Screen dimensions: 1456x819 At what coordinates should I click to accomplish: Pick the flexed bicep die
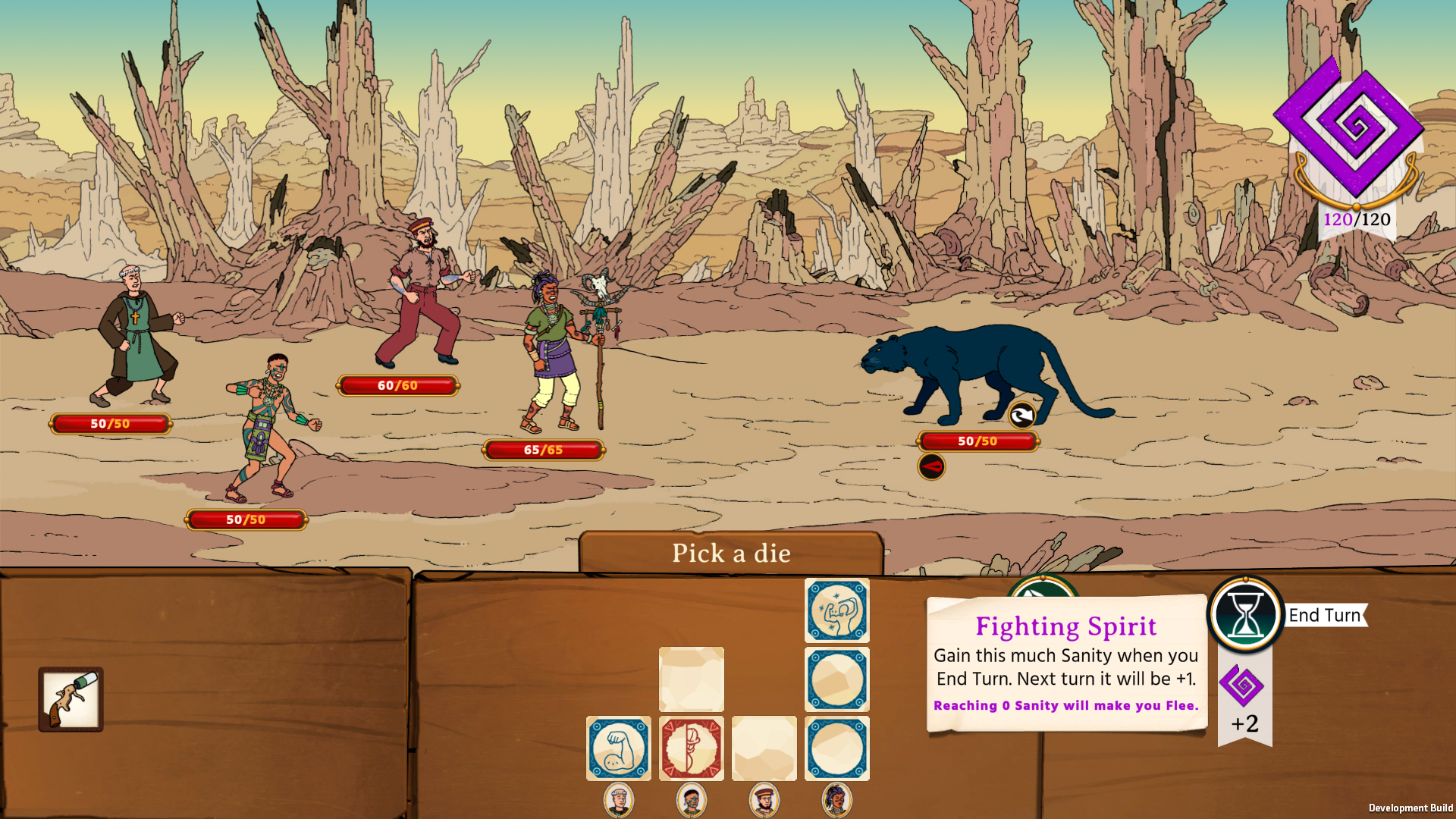tap(618, 748)
